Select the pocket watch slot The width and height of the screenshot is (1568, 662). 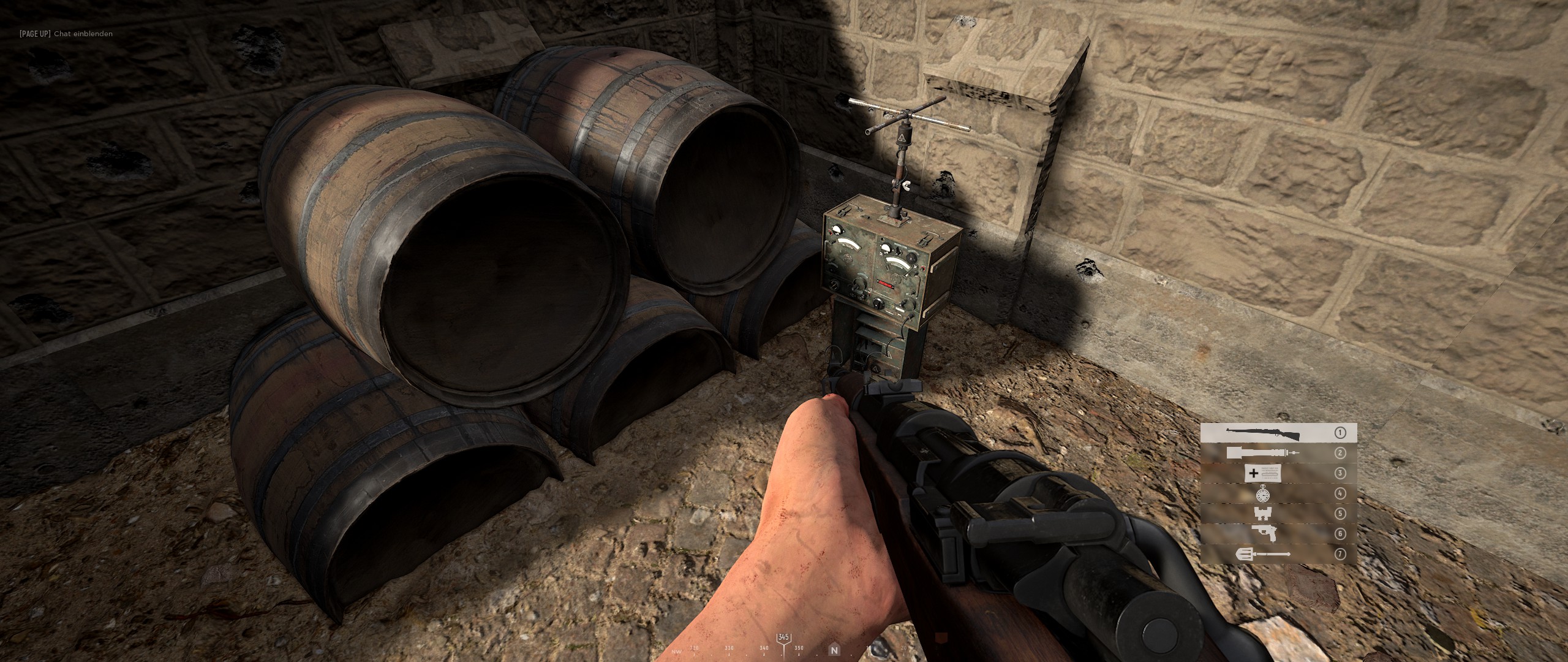[1278, 493]
